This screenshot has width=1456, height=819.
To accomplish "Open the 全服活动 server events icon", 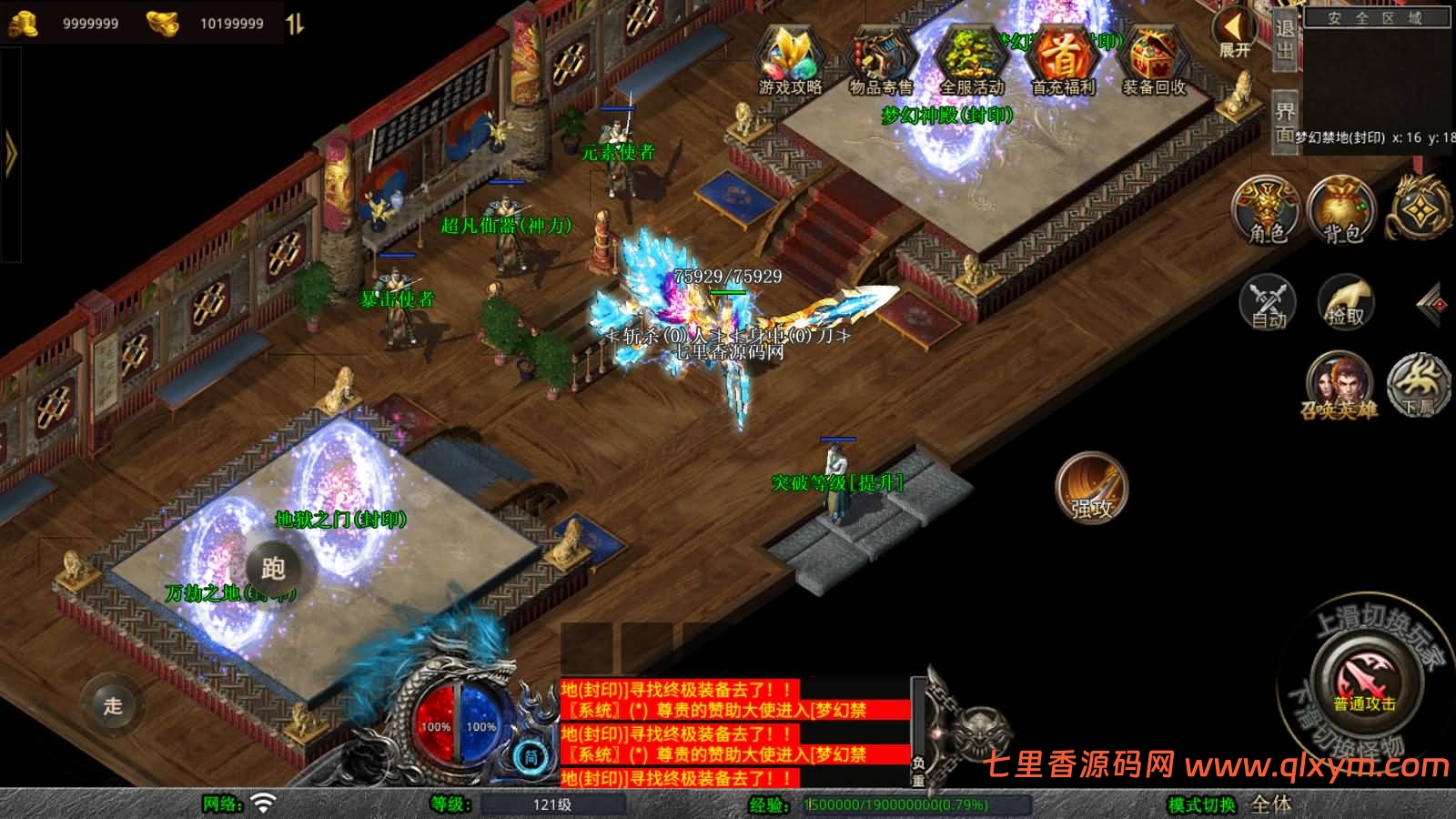I will (x=970, y=56).
